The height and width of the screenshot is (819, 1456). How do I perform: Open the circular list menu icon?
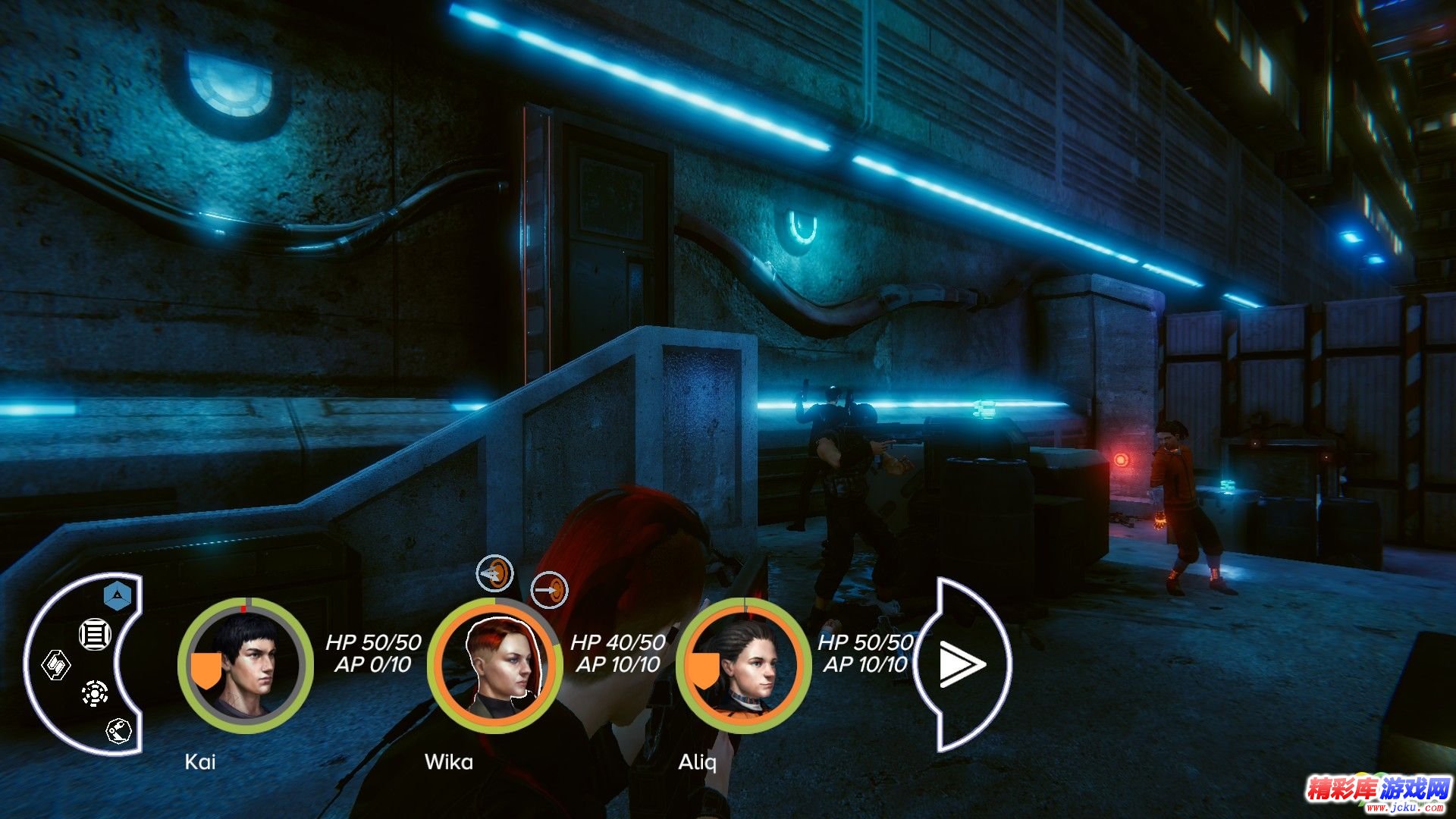(96, 634)
